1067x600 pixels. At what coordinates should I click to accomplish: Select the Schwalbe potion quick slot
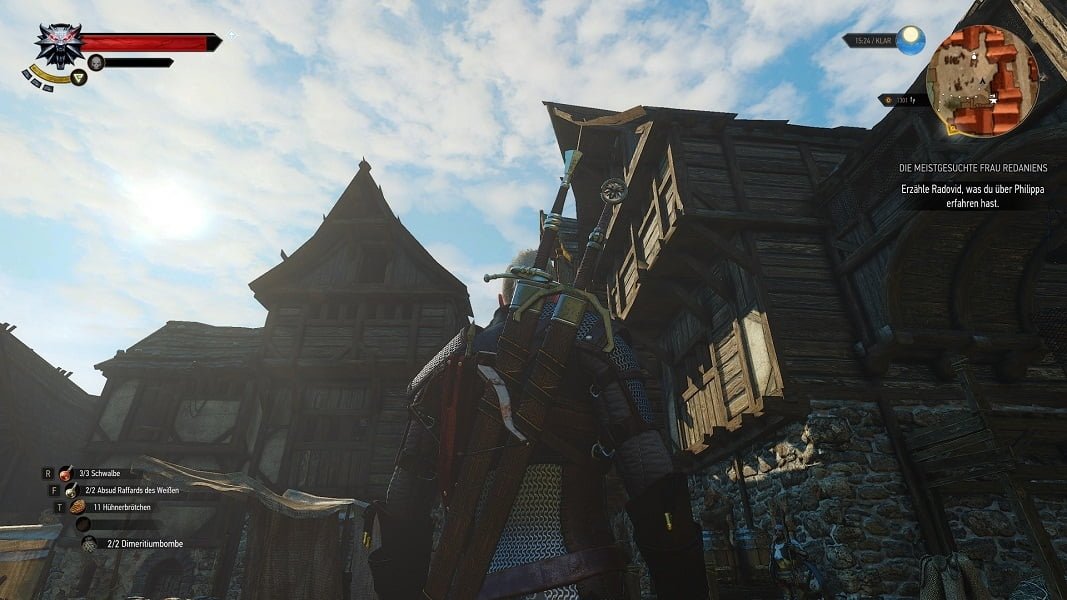[x=66, y=473]
